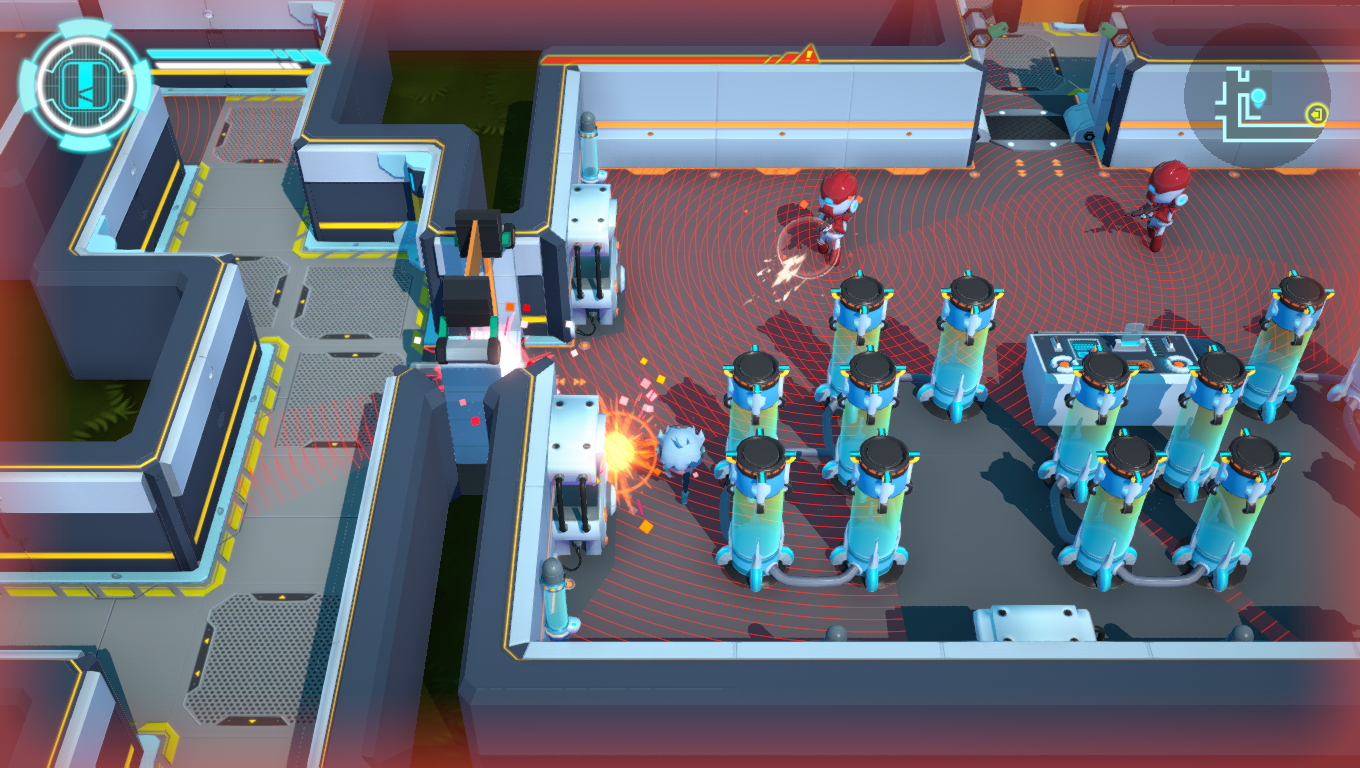Select the yellow exit door icon on the minimap
1360x768 pixels.
click(x=1315, y=113)
